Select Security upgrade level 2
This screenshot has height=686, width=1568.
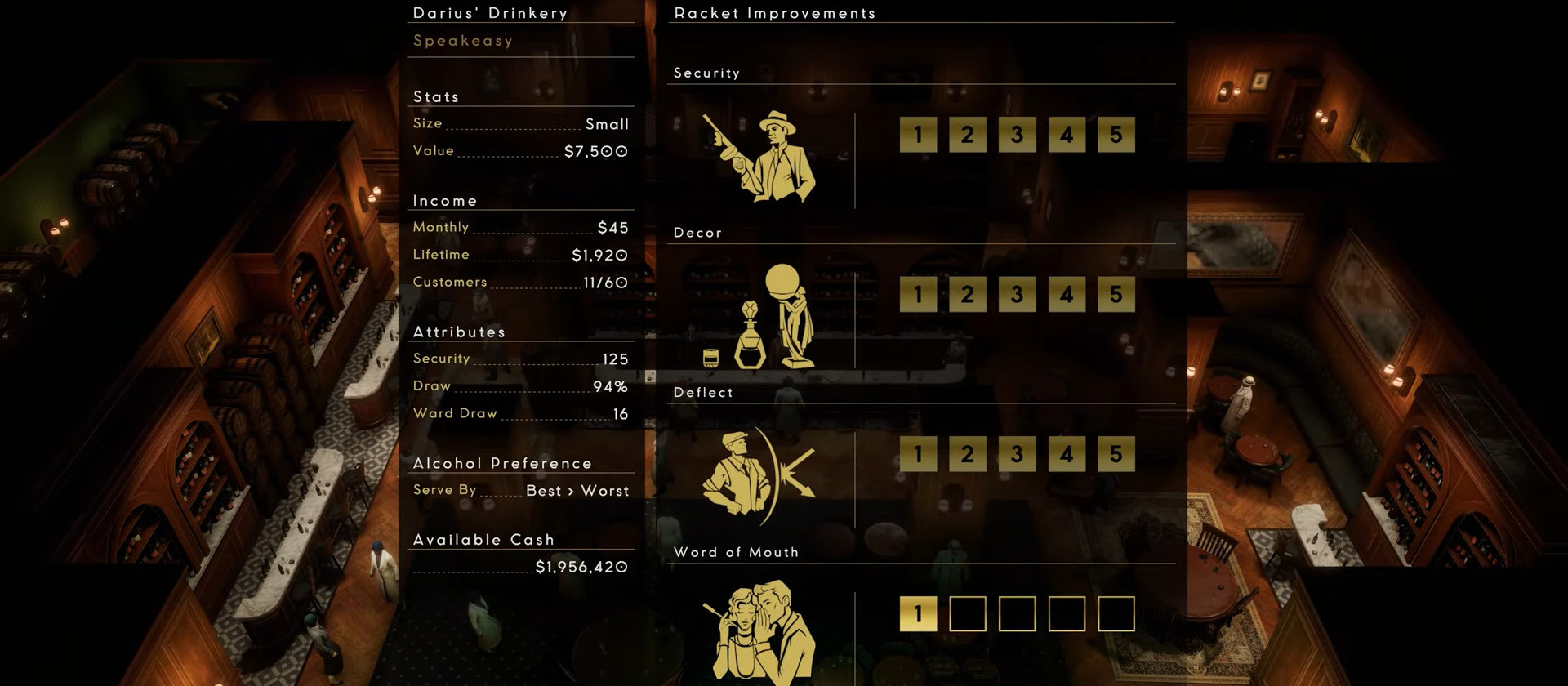(x=968, y=135)
